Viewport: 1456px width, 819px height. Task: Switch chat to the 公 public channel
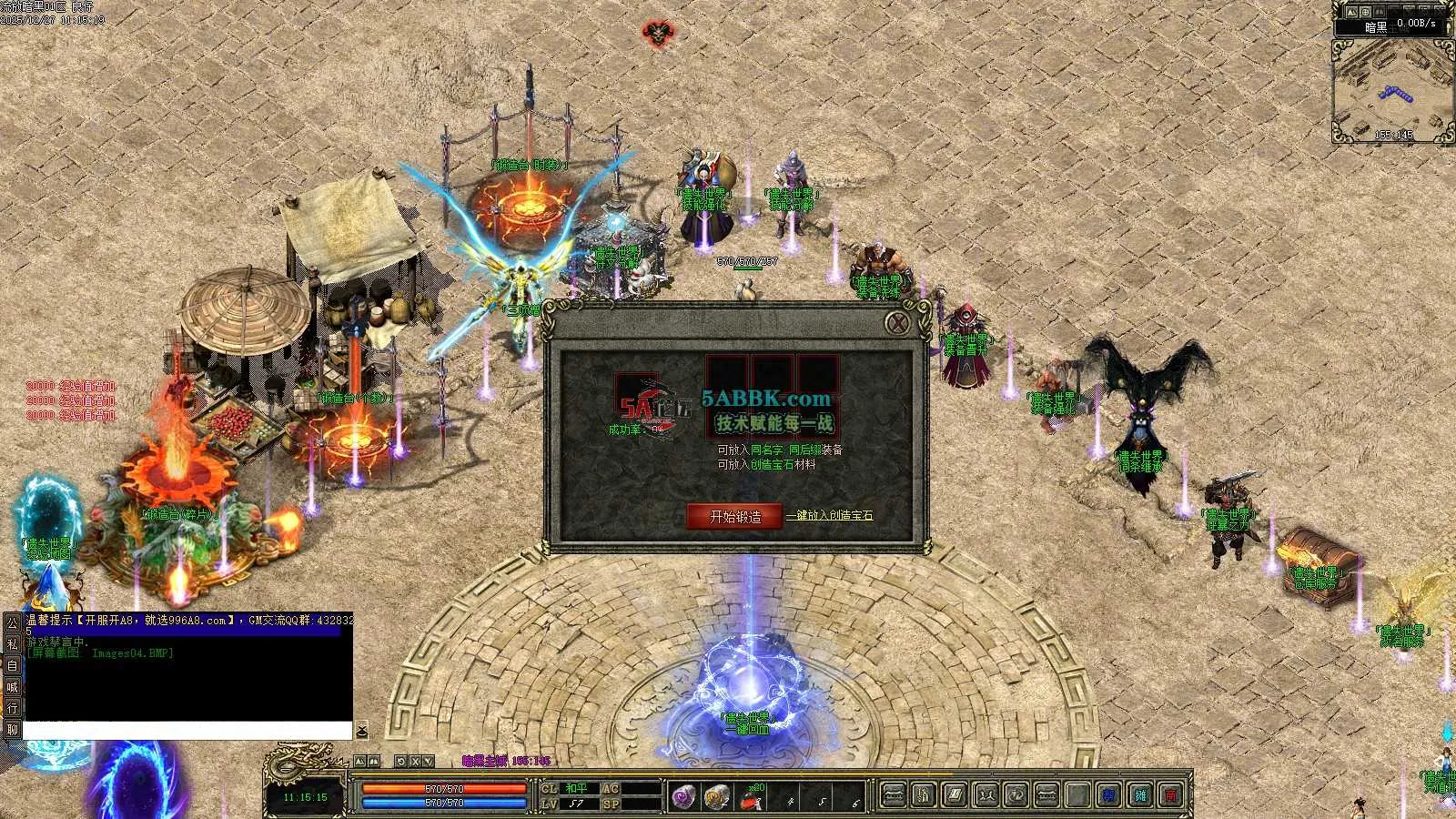(12, 623)
